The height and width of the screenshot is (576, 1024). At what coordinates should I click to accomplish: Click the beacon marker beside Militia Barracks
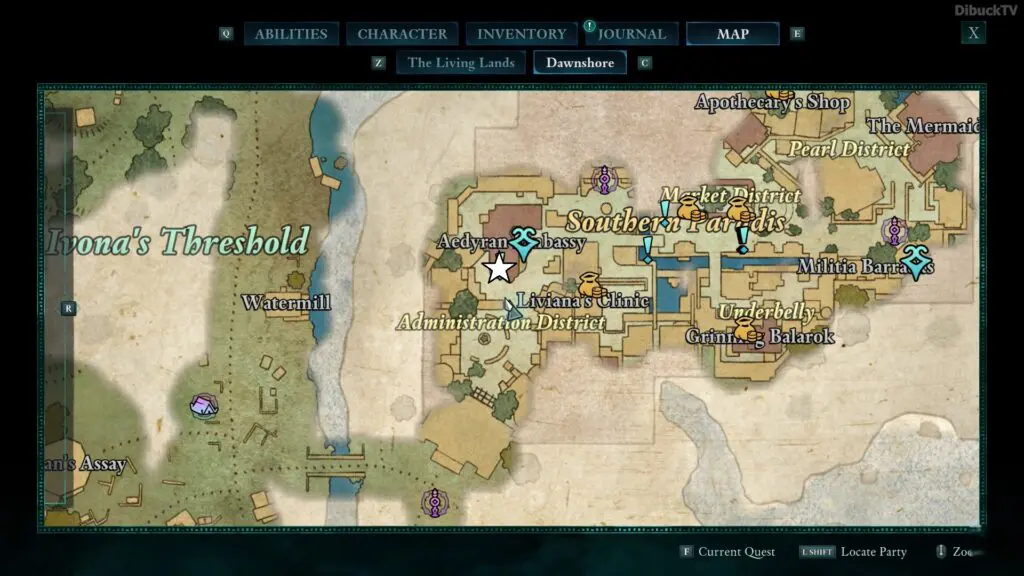(x=893, y=232)
